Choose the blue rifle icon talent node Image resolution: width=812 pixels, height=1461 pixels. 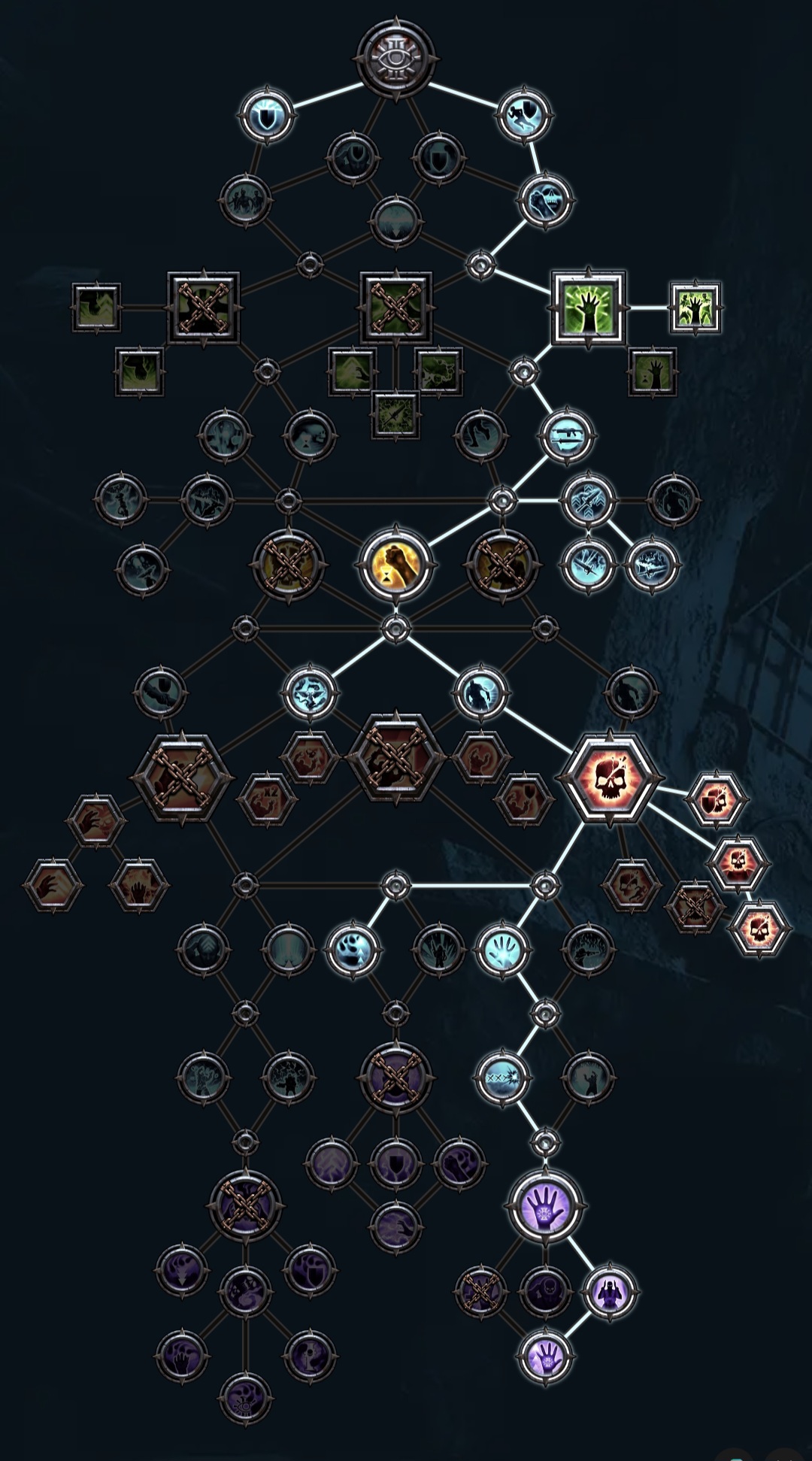[x=567, y=436]
